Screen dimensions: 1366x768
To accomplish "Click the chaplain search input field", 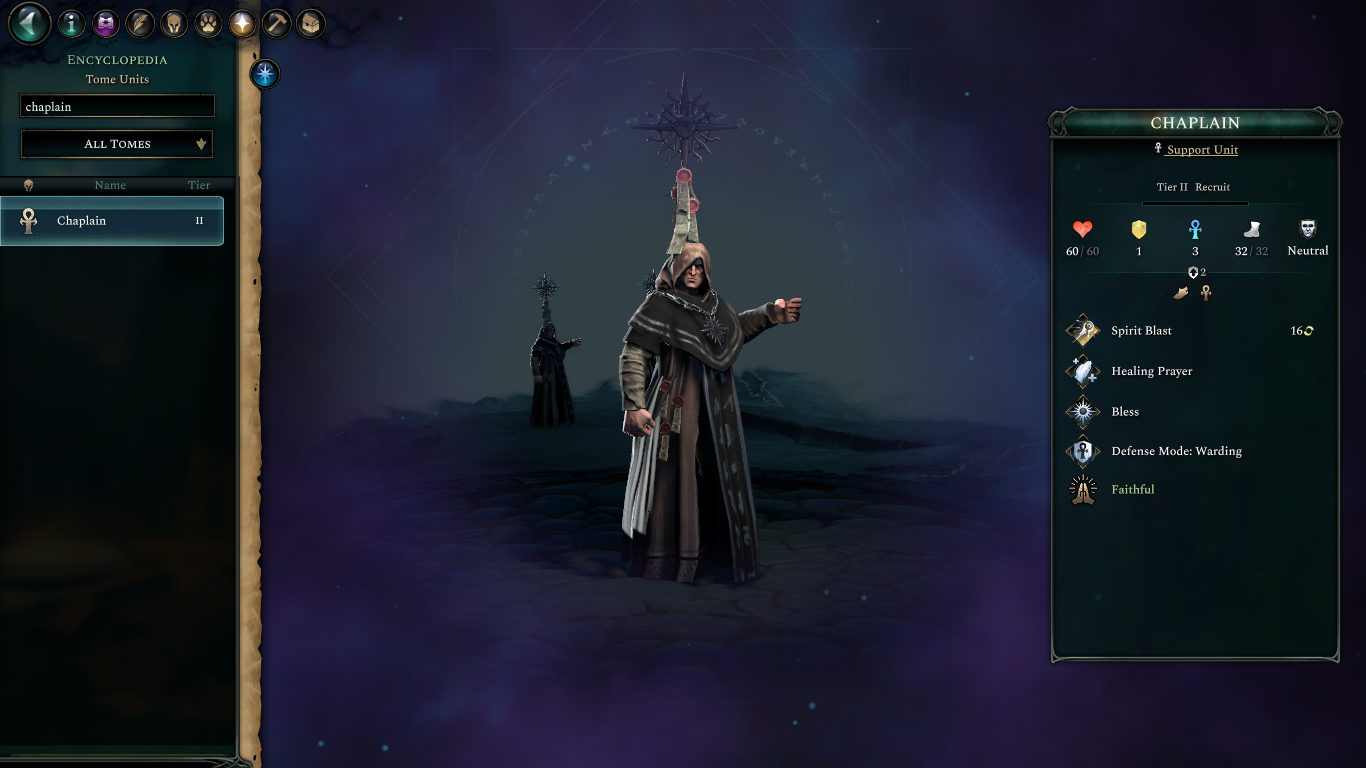I will [x=116, y=105].
